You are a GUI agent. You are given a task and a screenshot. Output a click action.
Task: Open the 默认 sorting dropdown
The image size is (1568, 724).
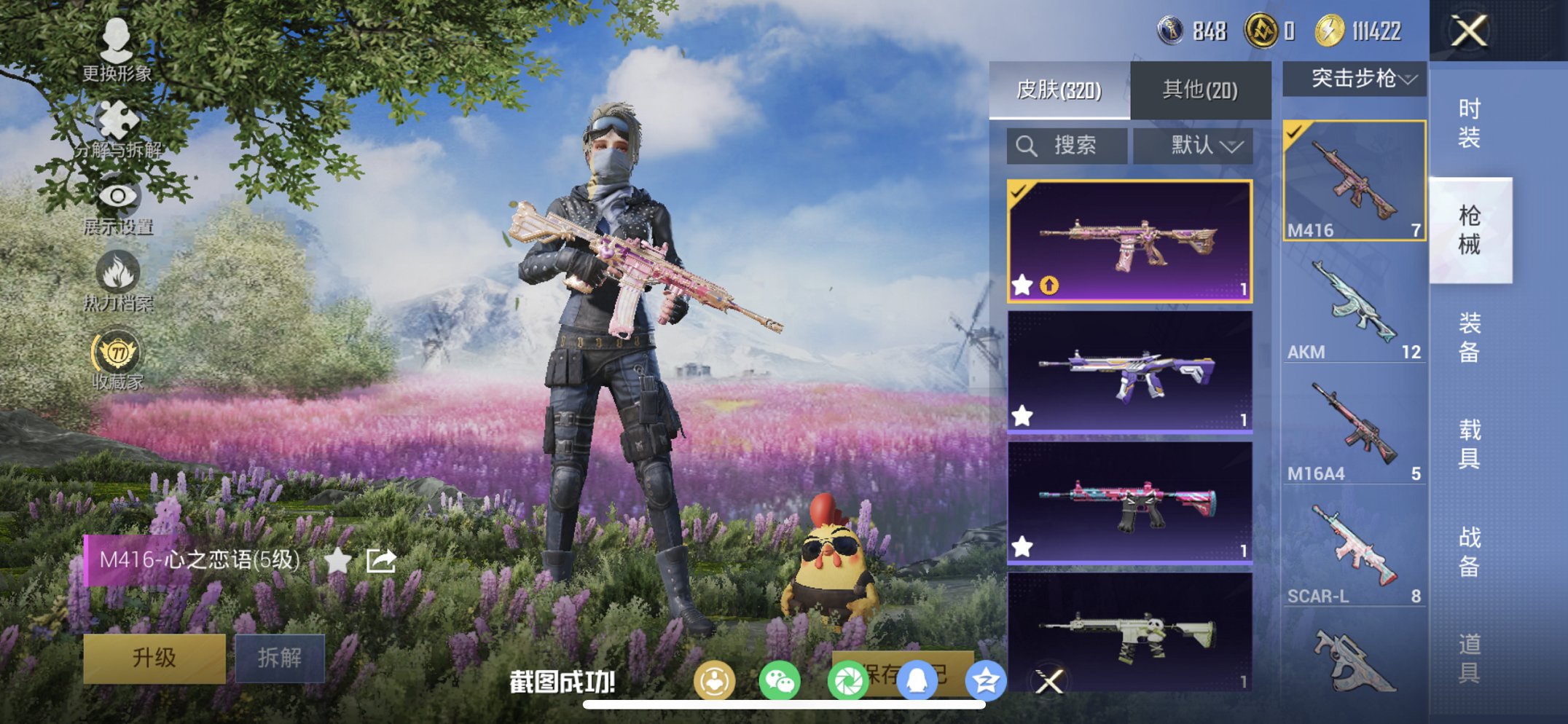coord(1193,145)
